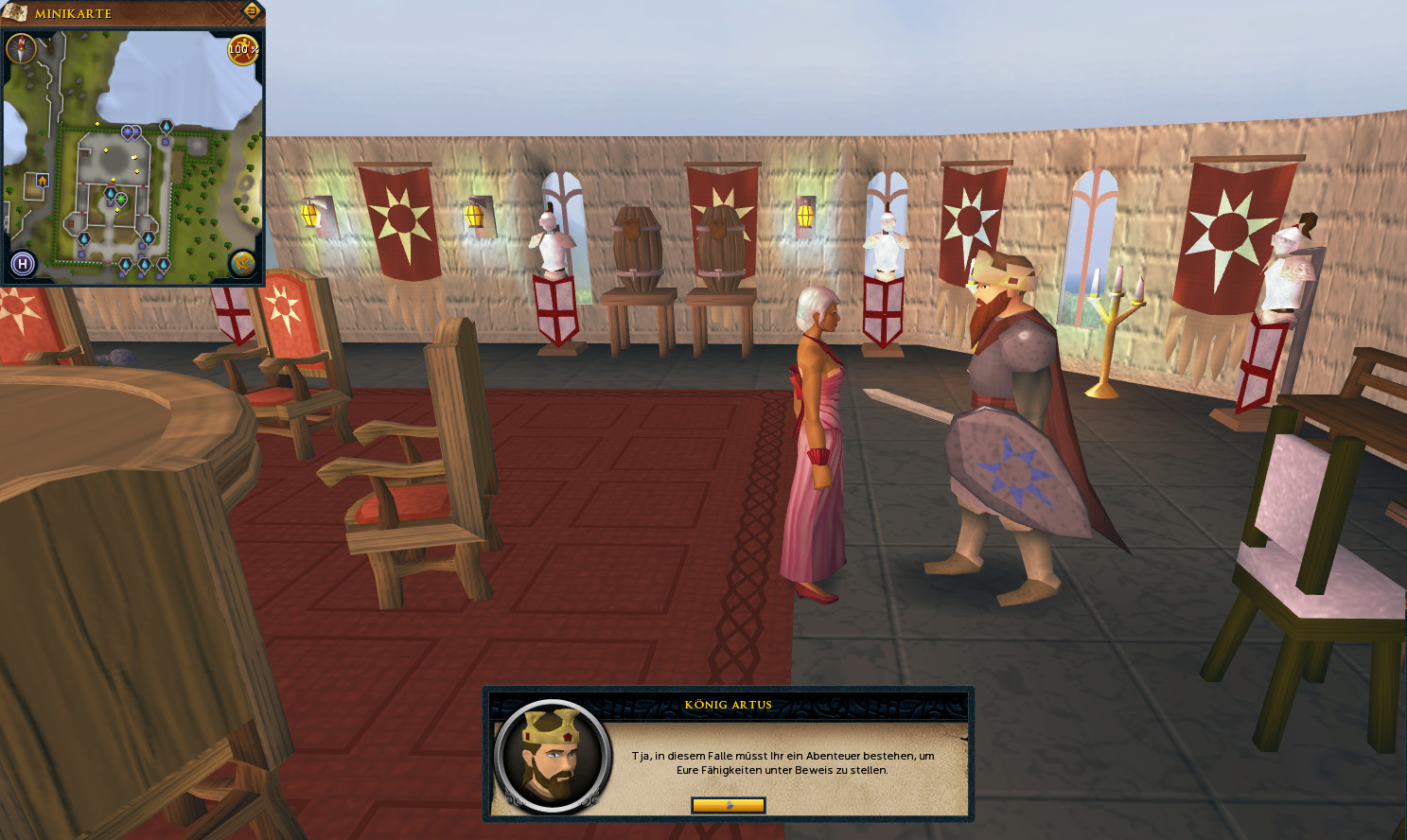Toggle run mode with the 100% energy icon
The width and height of the screenshot is (1407, 840).
(x=243, y=49)
